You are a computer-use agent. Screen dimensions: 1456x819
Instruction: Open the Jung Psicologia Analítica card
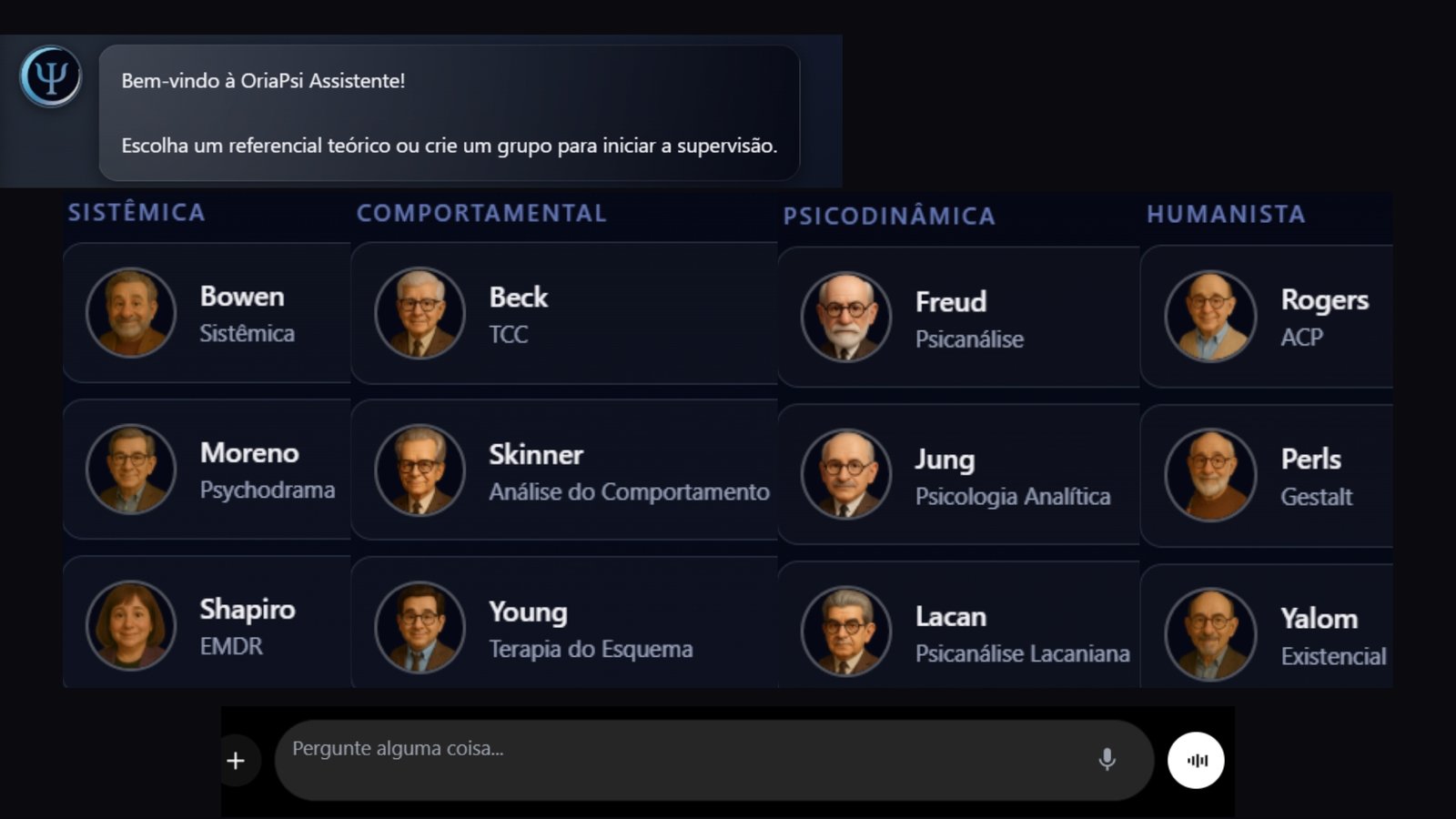tap(960, 473)
